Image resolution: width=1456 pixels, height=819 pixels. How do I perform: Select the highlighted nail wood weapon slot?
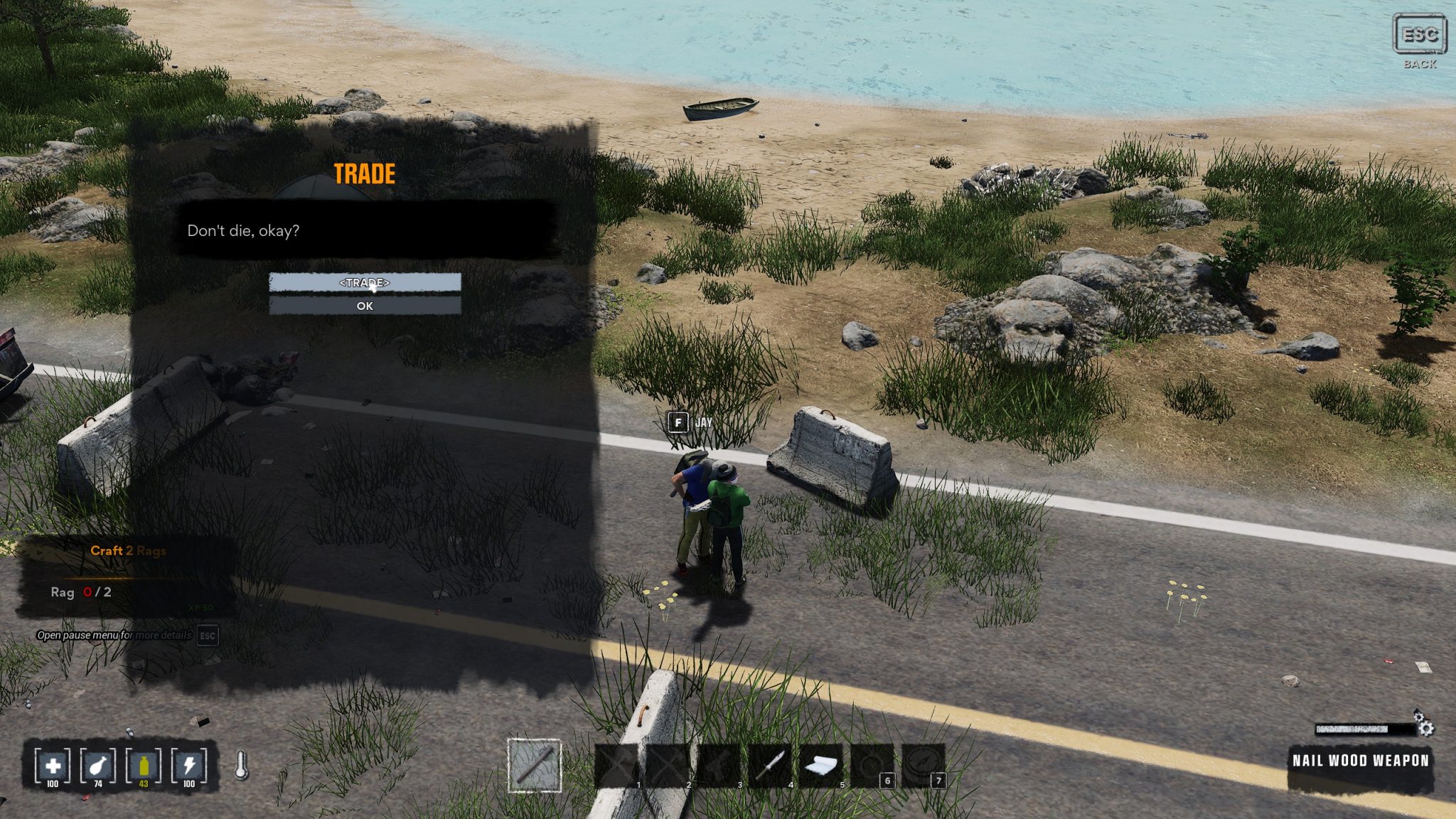pyautogui.click(x=535, y=765)
